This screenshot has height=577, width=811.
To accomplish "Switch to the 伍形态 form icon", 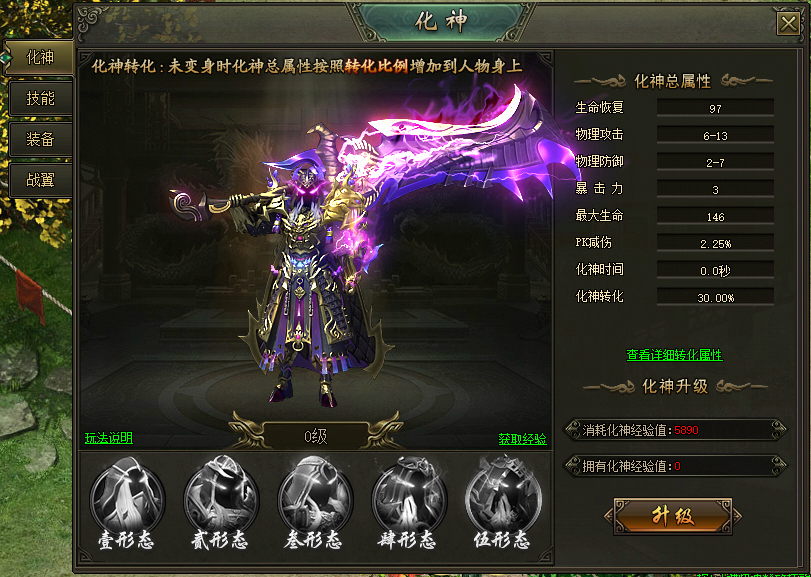I will coord(503,498).
